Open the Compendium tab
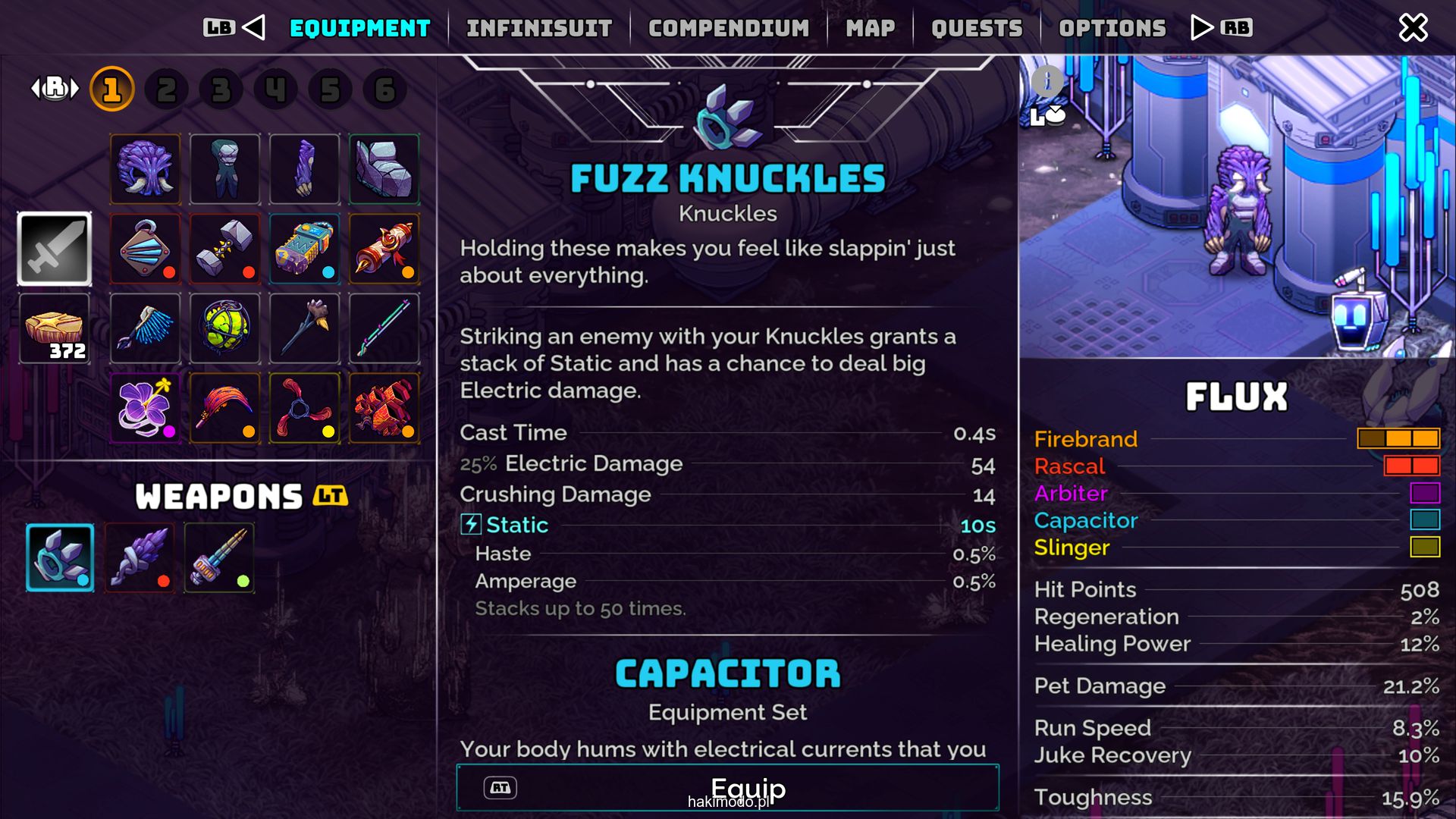The height and width of the screenshot is (819, 1456). click(728, 28)
